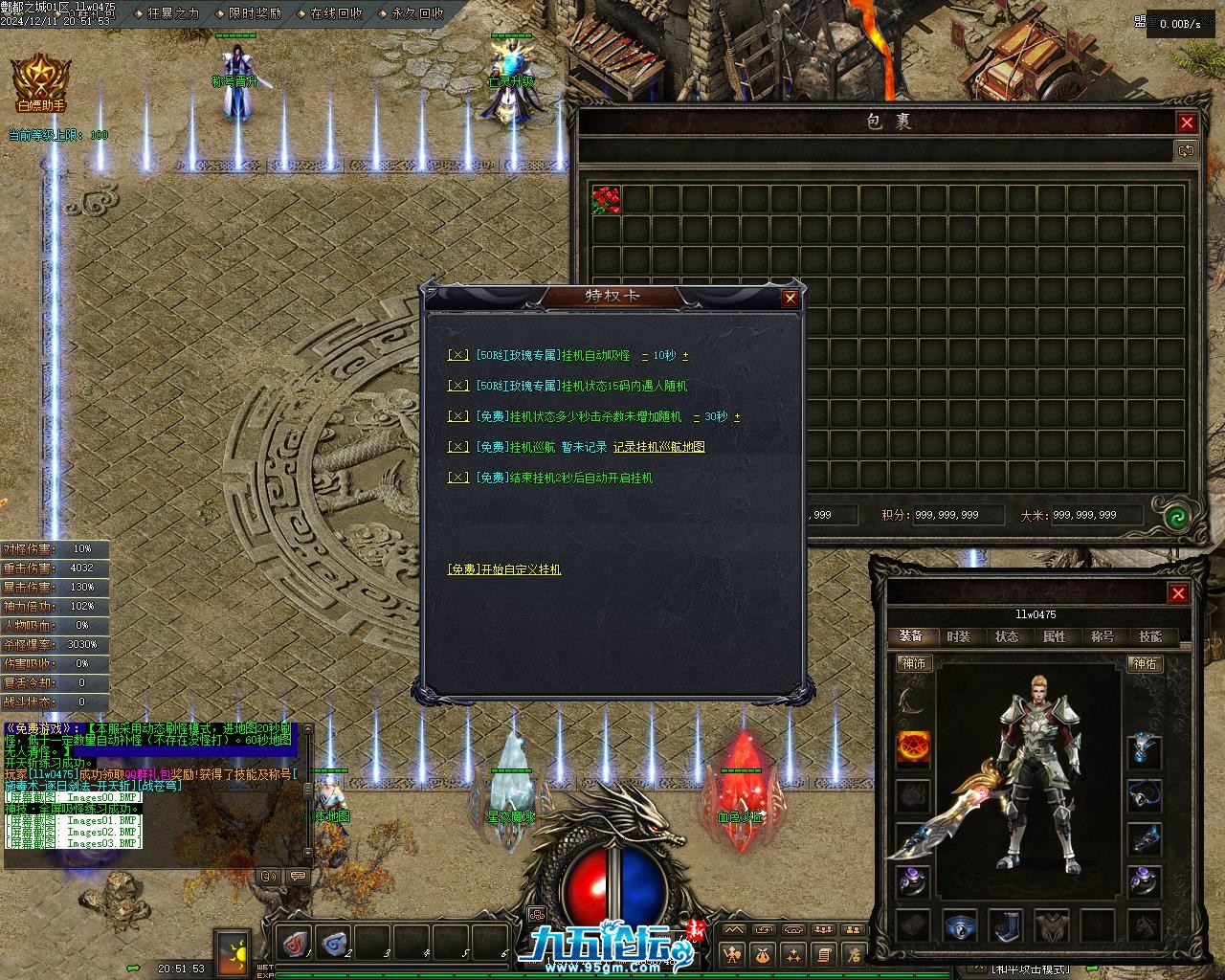Toggle the 挂机状态15码内遇人随机 option
Screen dimensions: 1225x980
coord(458,386)
